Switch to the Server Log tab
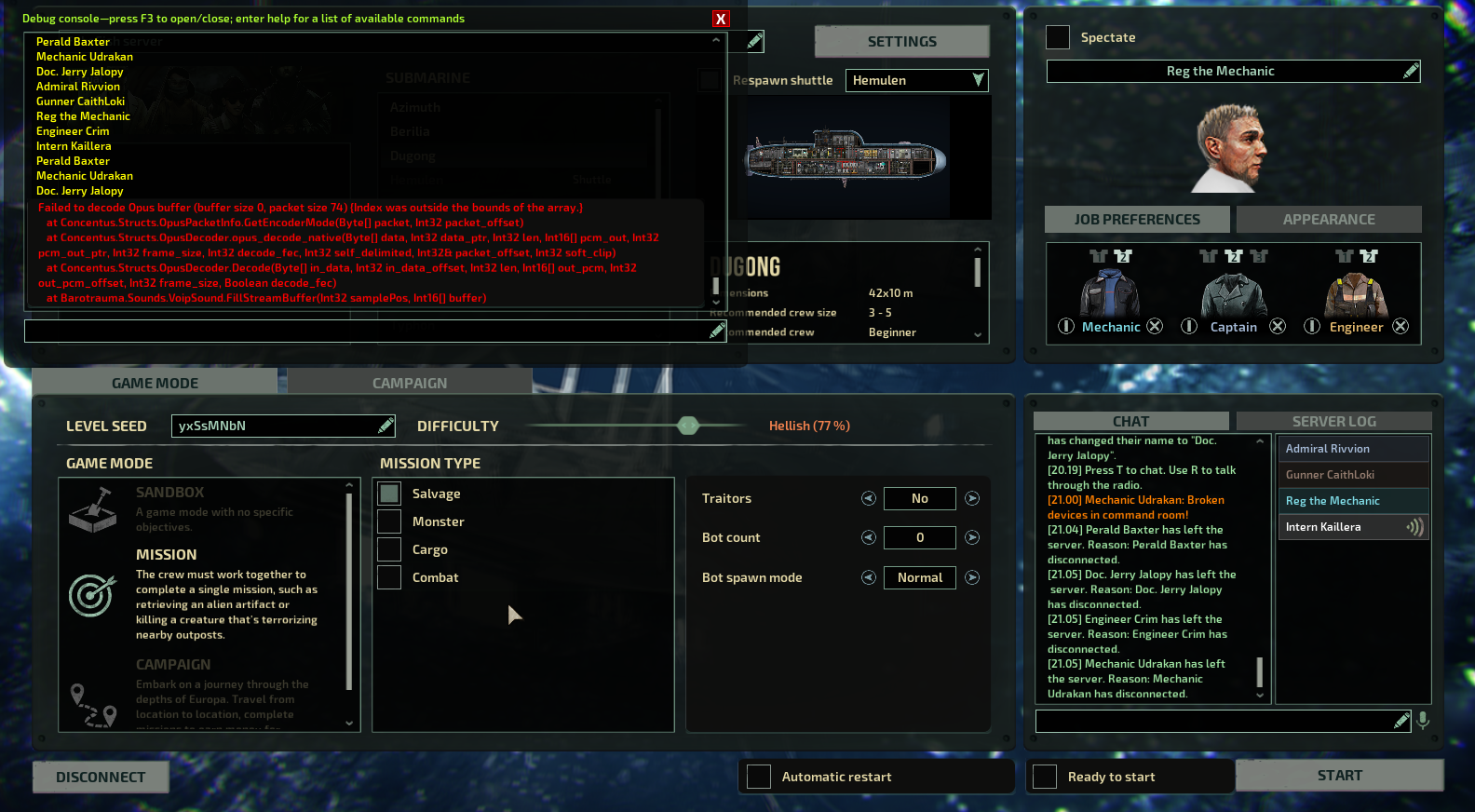Screen dimensions: 1475x812 tap(1333, 421)
